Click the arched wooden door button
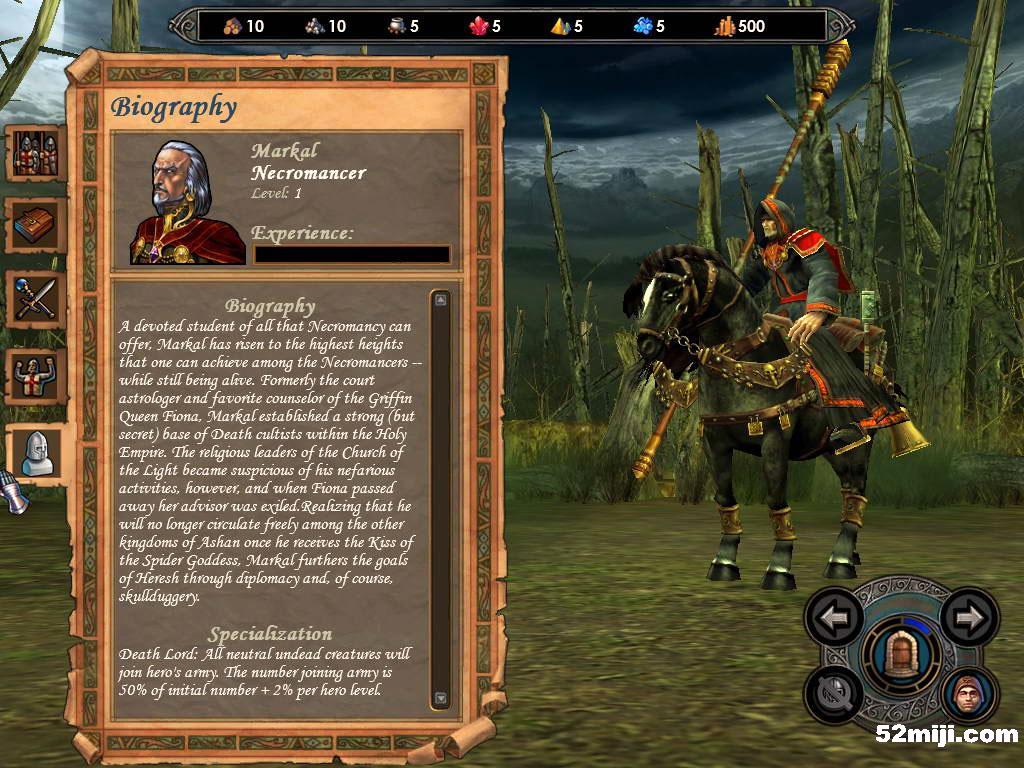 tap(902, 655)
